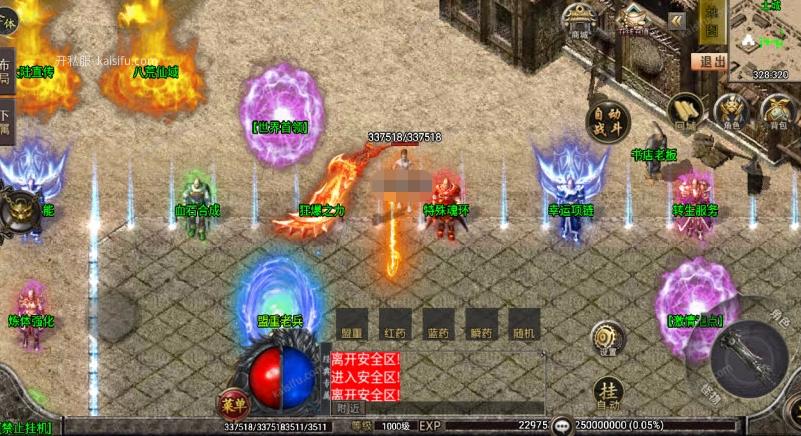This screenshot has width=801, height=436.
Task: Open the minimap
Action: [766, 35]
